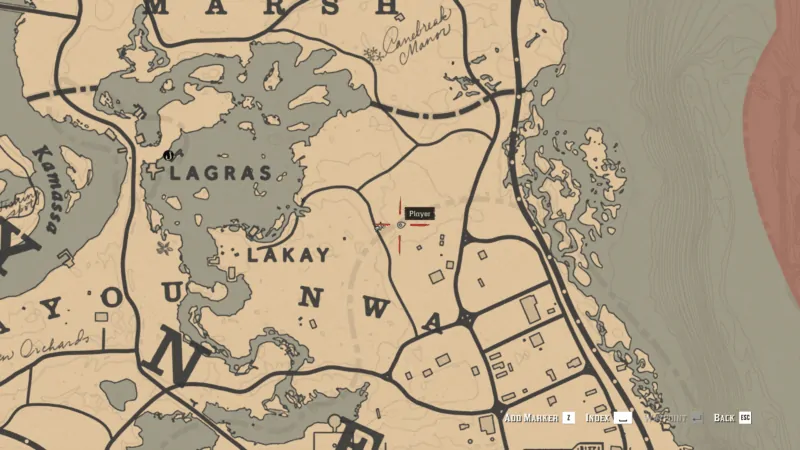This screenshot has width=800, height=450.
Task: Open the map Index
Action: (609, 417)
